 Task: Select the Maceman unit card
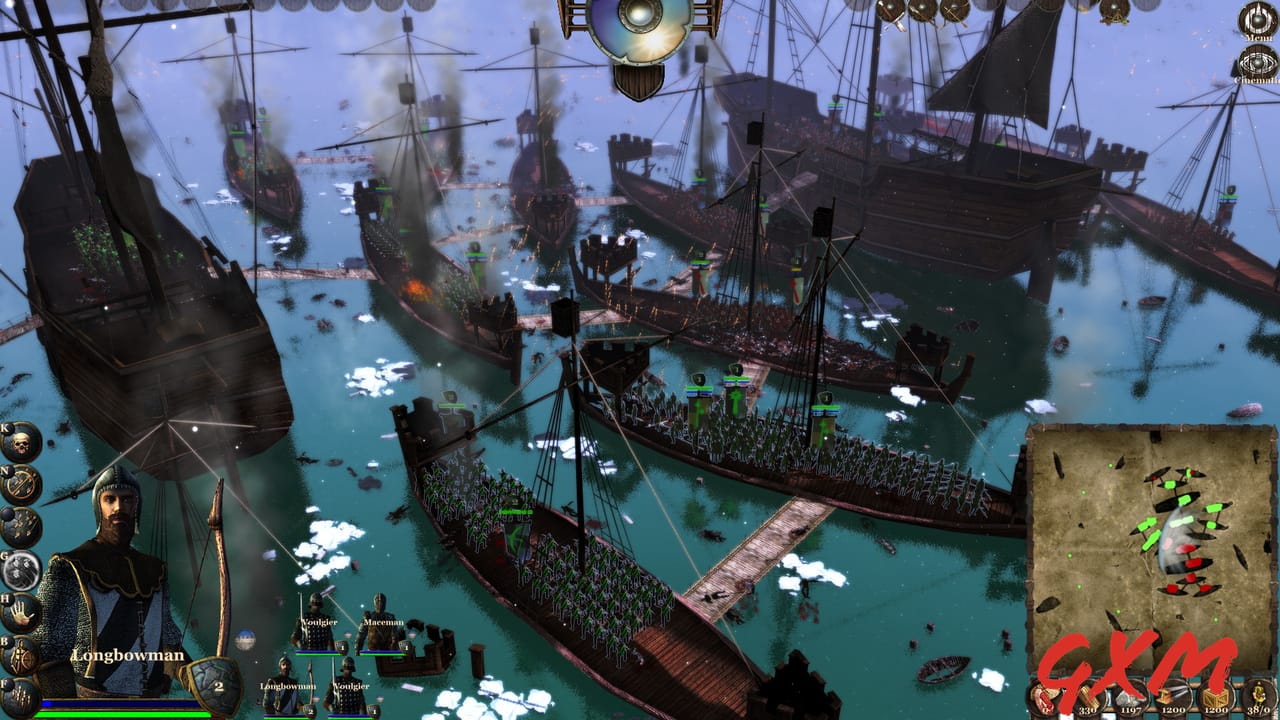click(x=381, y=630)
